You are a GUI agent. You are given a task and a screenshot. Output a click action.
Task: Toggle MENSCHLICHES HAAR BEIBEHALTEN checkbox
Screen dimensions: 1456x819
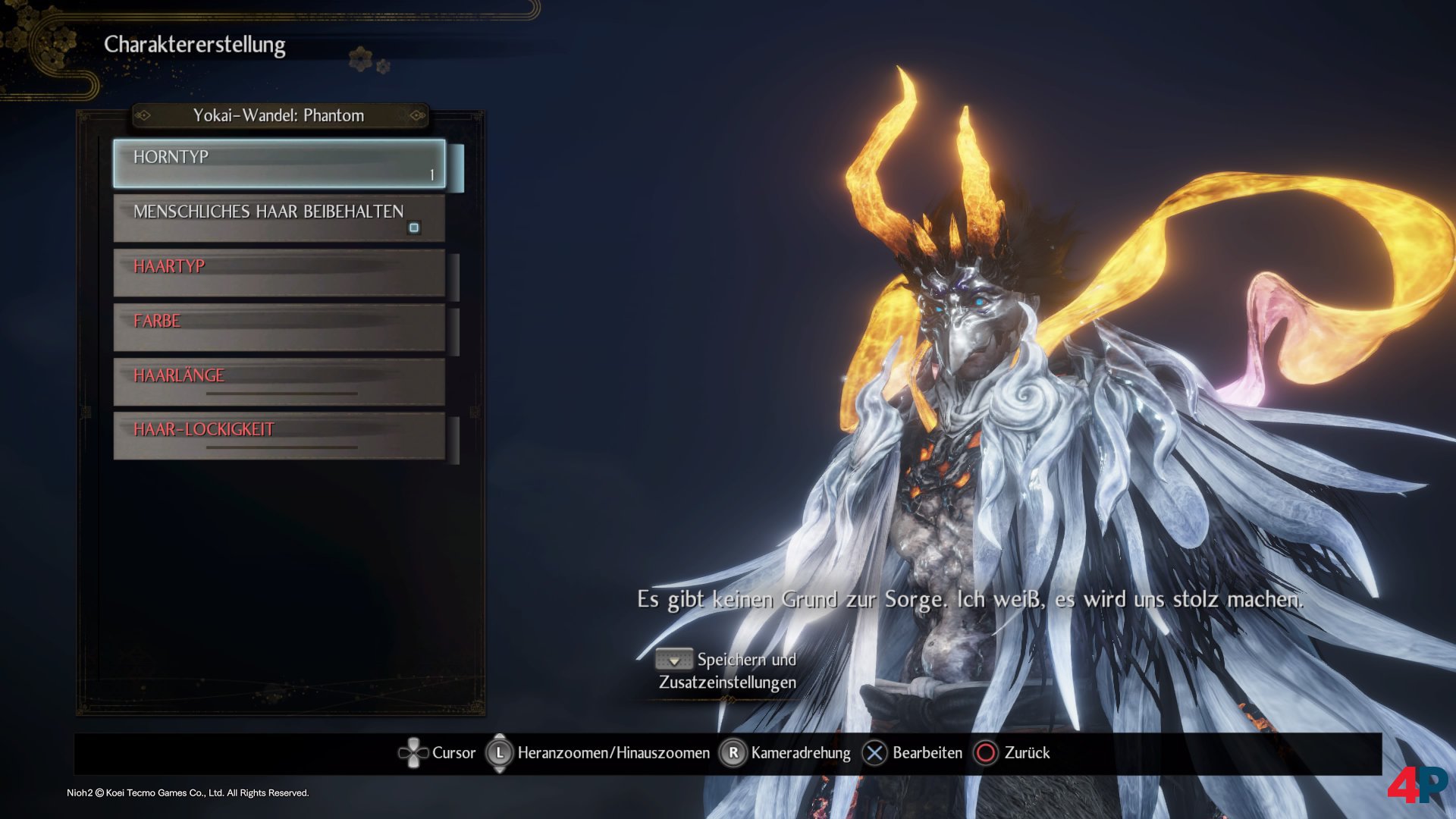pos(414,227)
